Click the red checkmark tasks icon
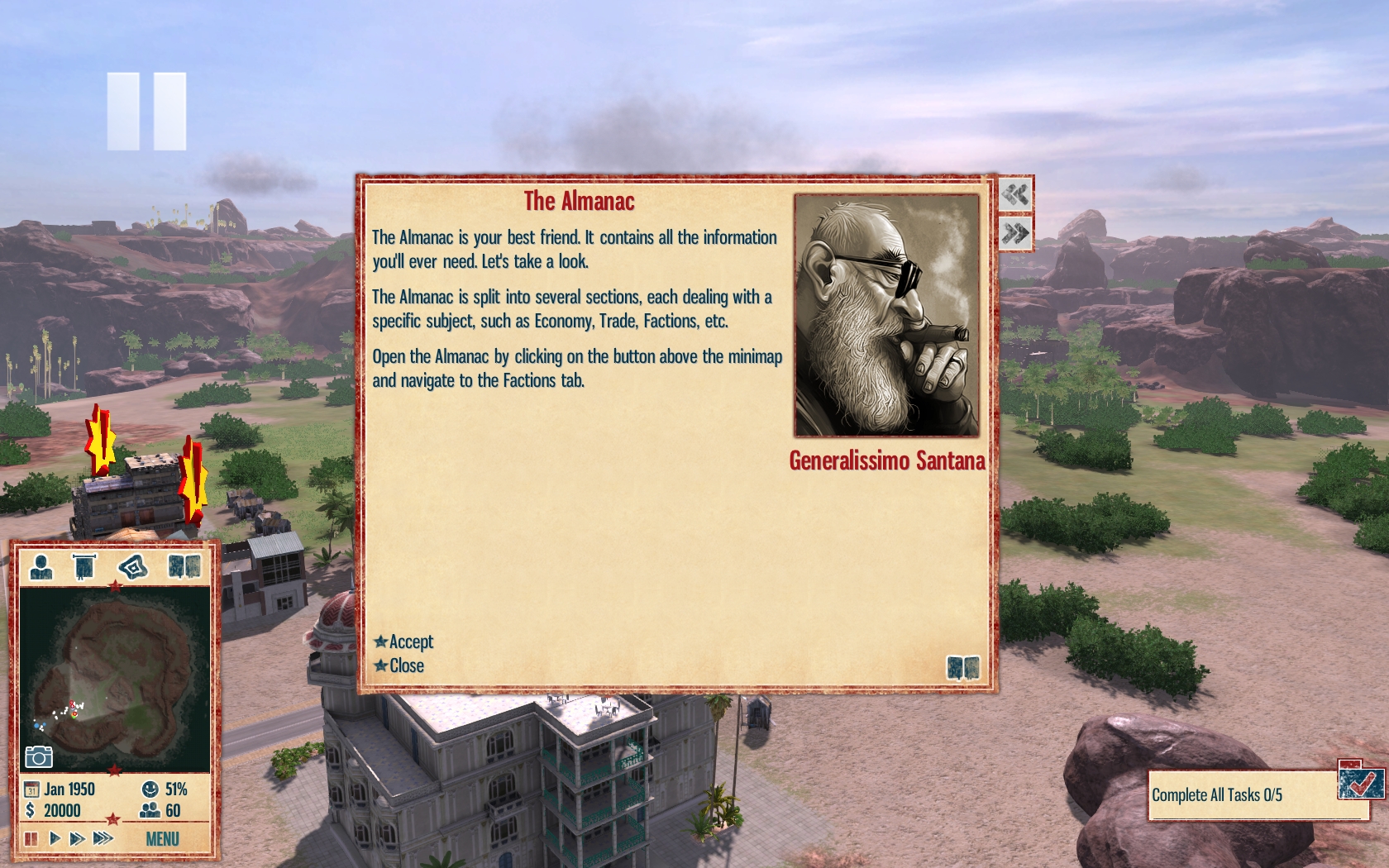 (x=1360, y=780)
